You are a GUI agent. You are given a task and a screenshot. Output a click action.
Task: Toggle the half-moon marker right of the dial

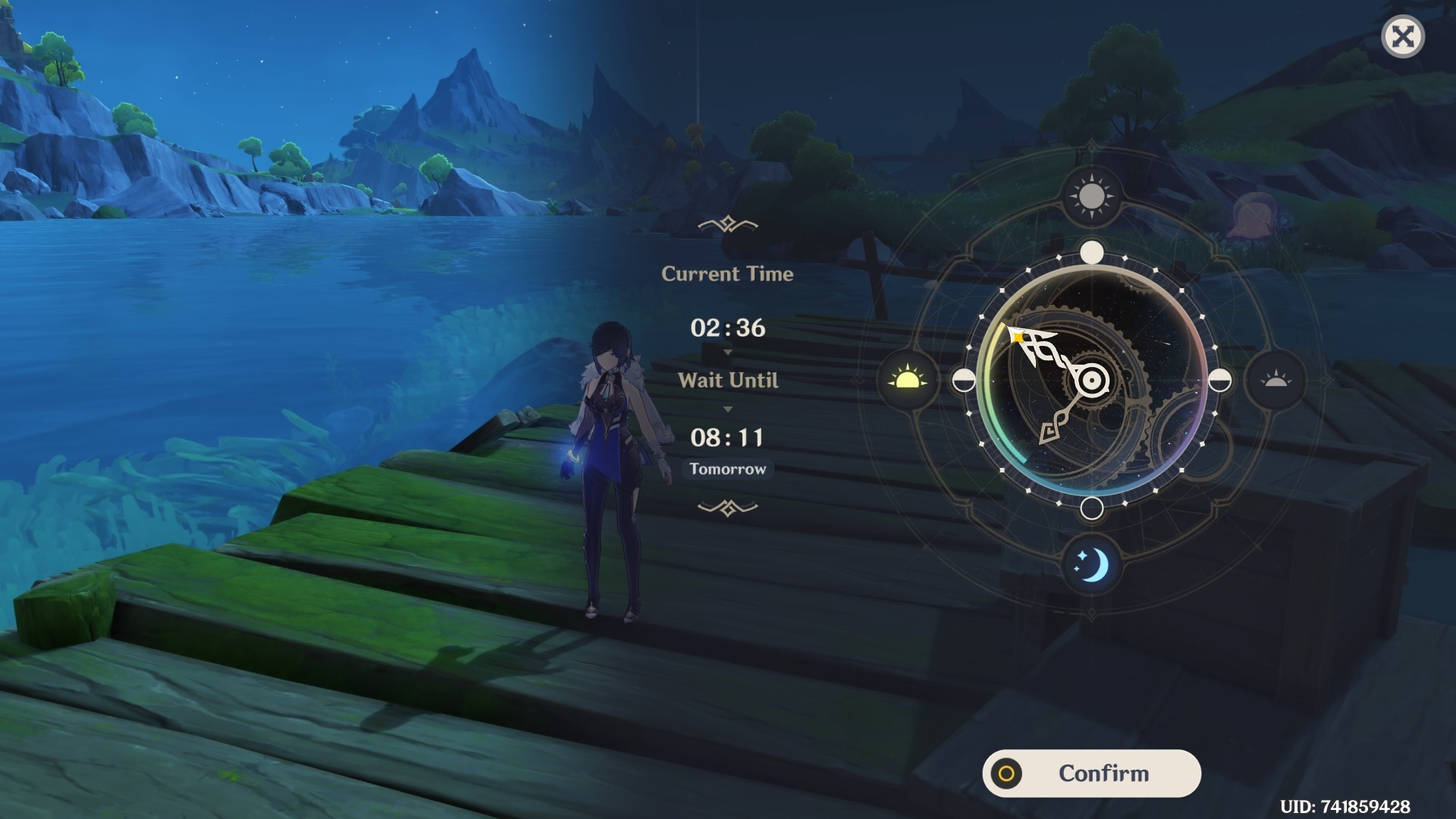pyautogui.click(x=1219, y=381)
